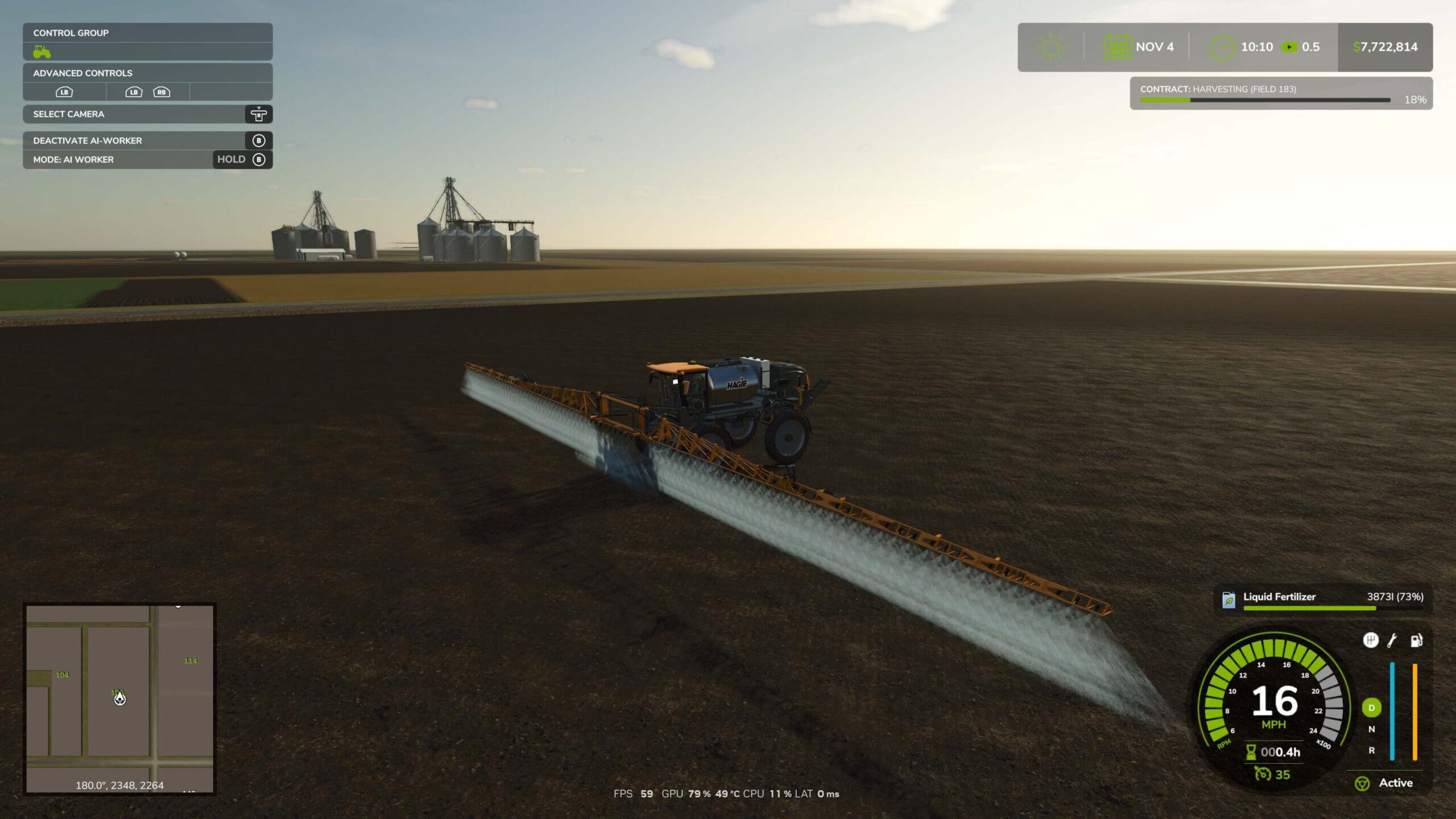Viewport: 1456px width, 819px height.
Task: Click the cruise control icon beside 35
Action: [x=1263, y=775]
